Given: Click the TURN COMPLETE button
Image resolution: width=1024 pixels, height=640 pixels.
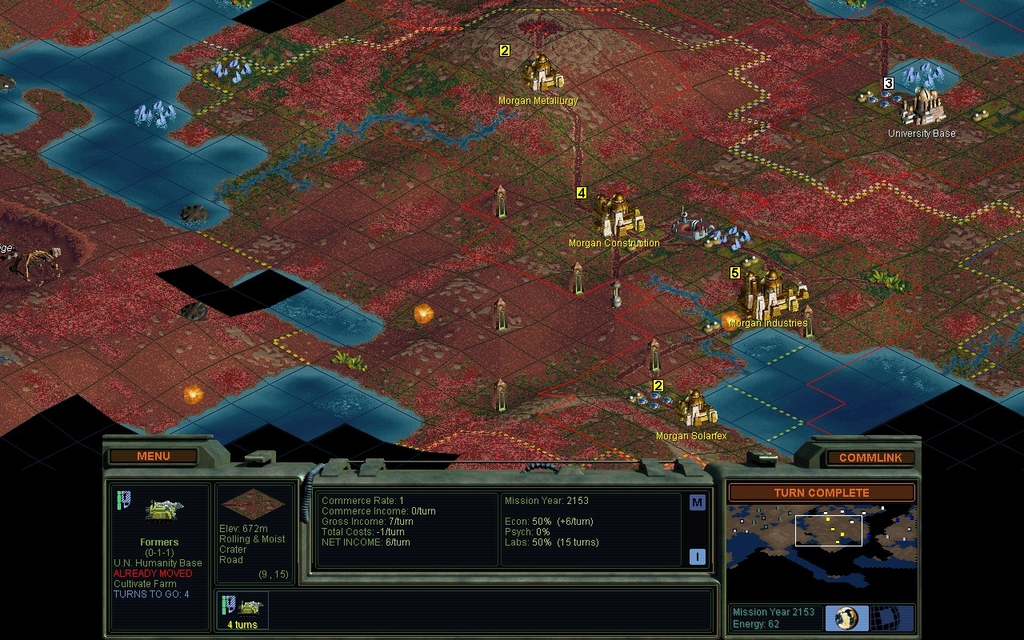Looking at the screenshot, I should [x=820, y=493].
